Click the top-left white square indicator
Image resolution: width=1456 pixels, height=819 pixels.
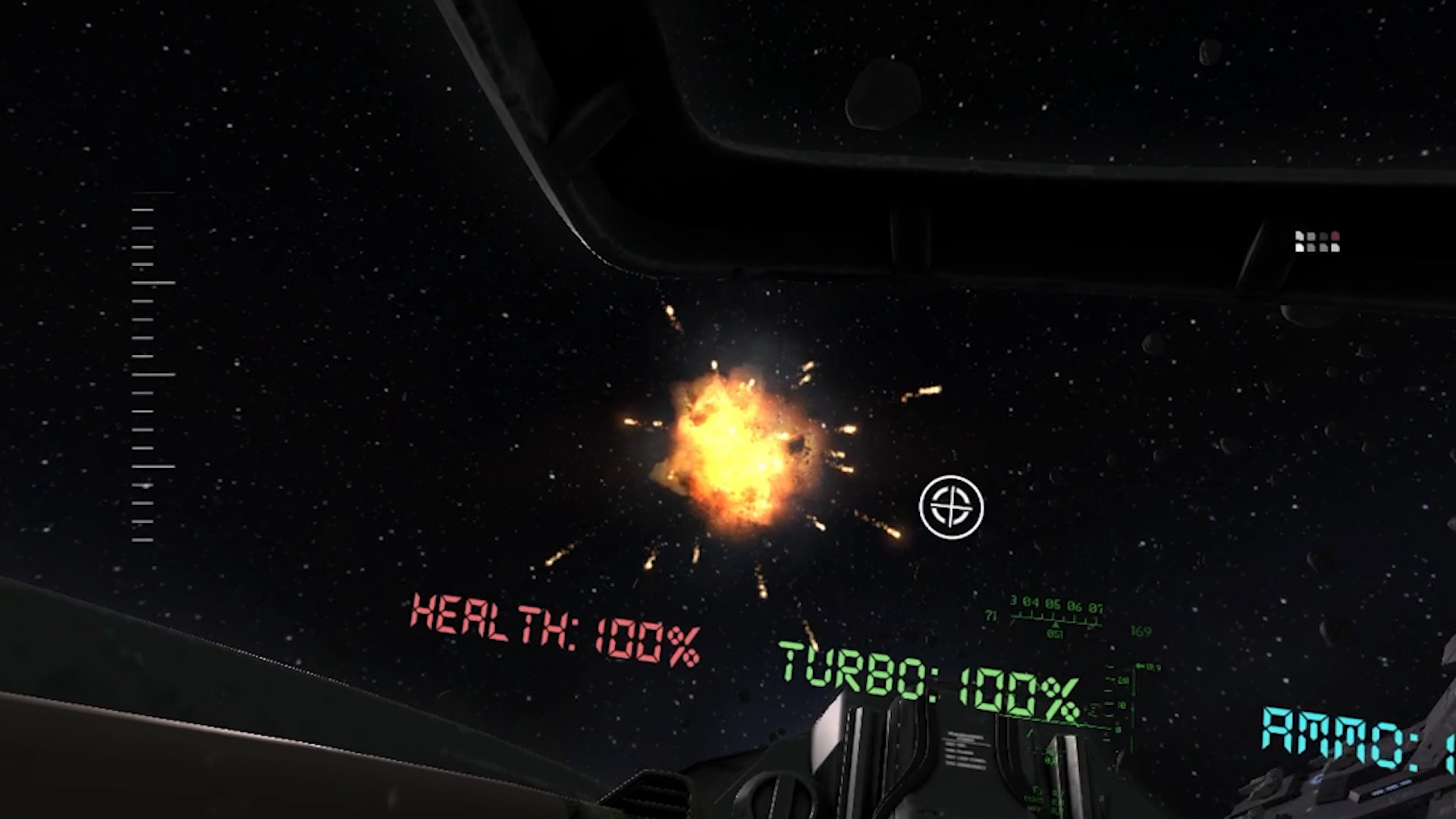(x=1299, y=237)
